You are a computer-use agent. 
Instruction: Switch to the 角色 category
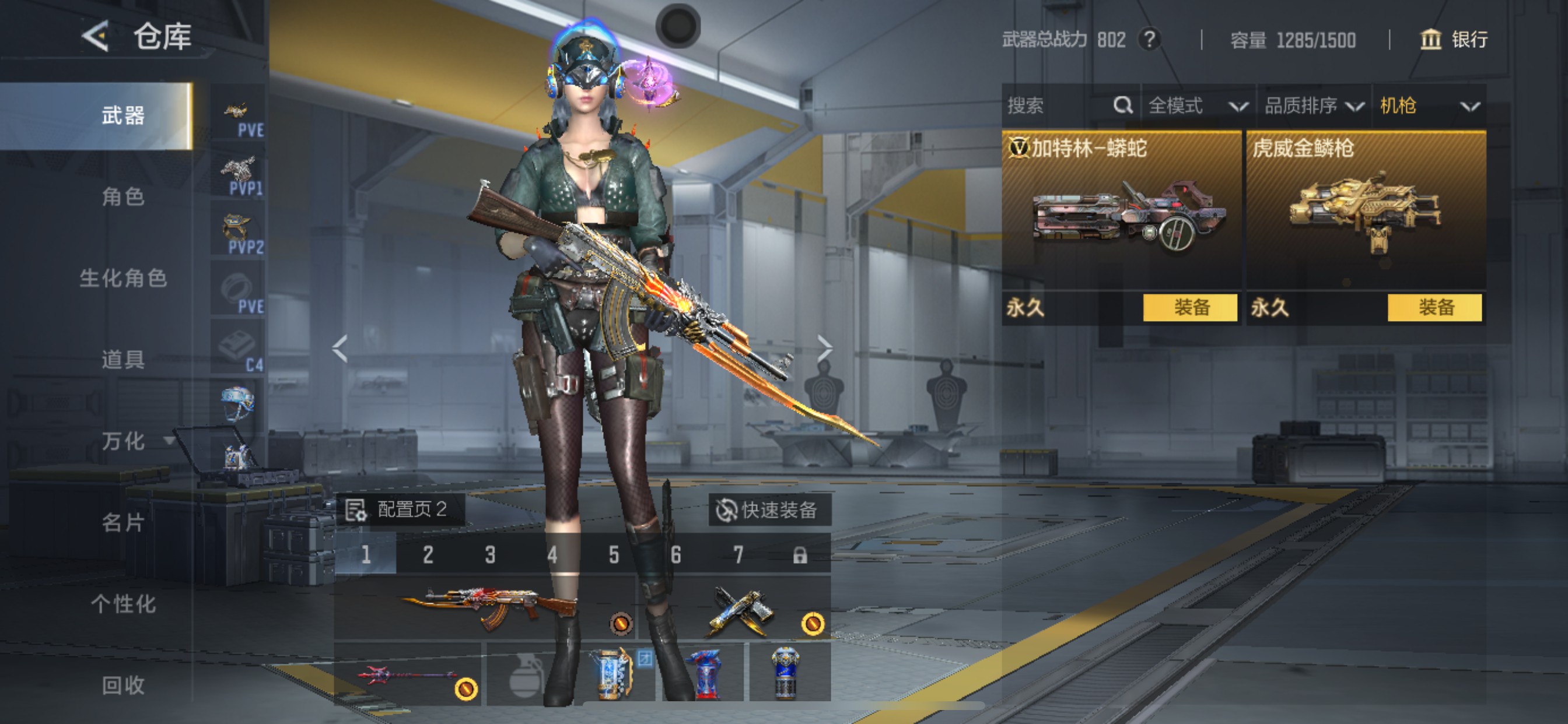[x=123, y=196]
